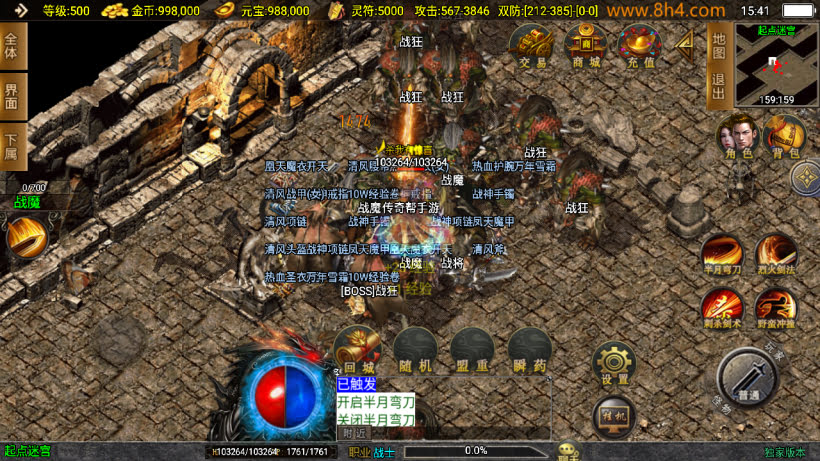Screen dimensions: 820x461
Task: Open the 交易 trade menu
Action: [x=532, y=46]
